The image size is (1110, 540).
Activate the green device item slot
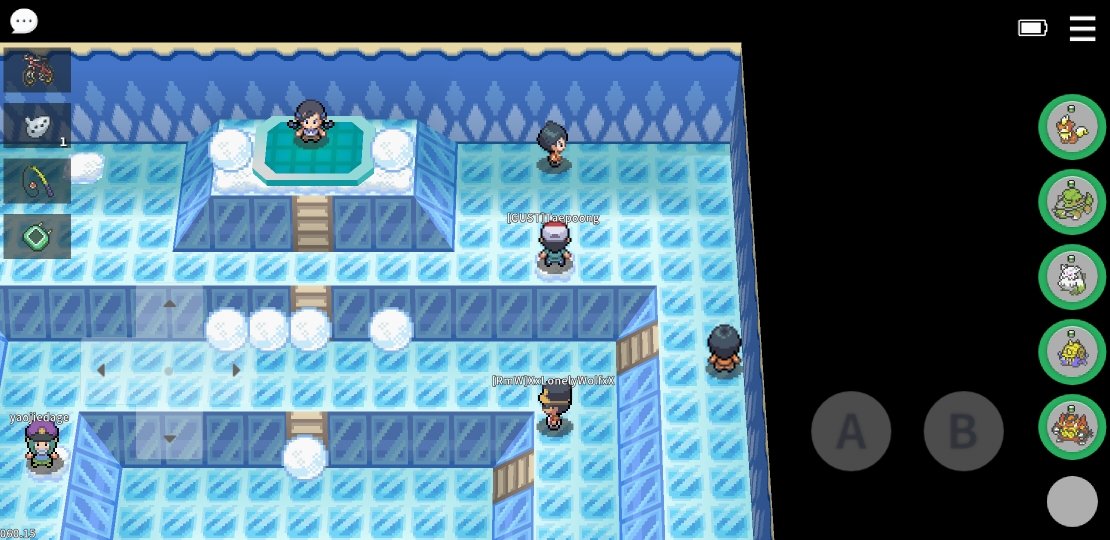tap(37, 237)
